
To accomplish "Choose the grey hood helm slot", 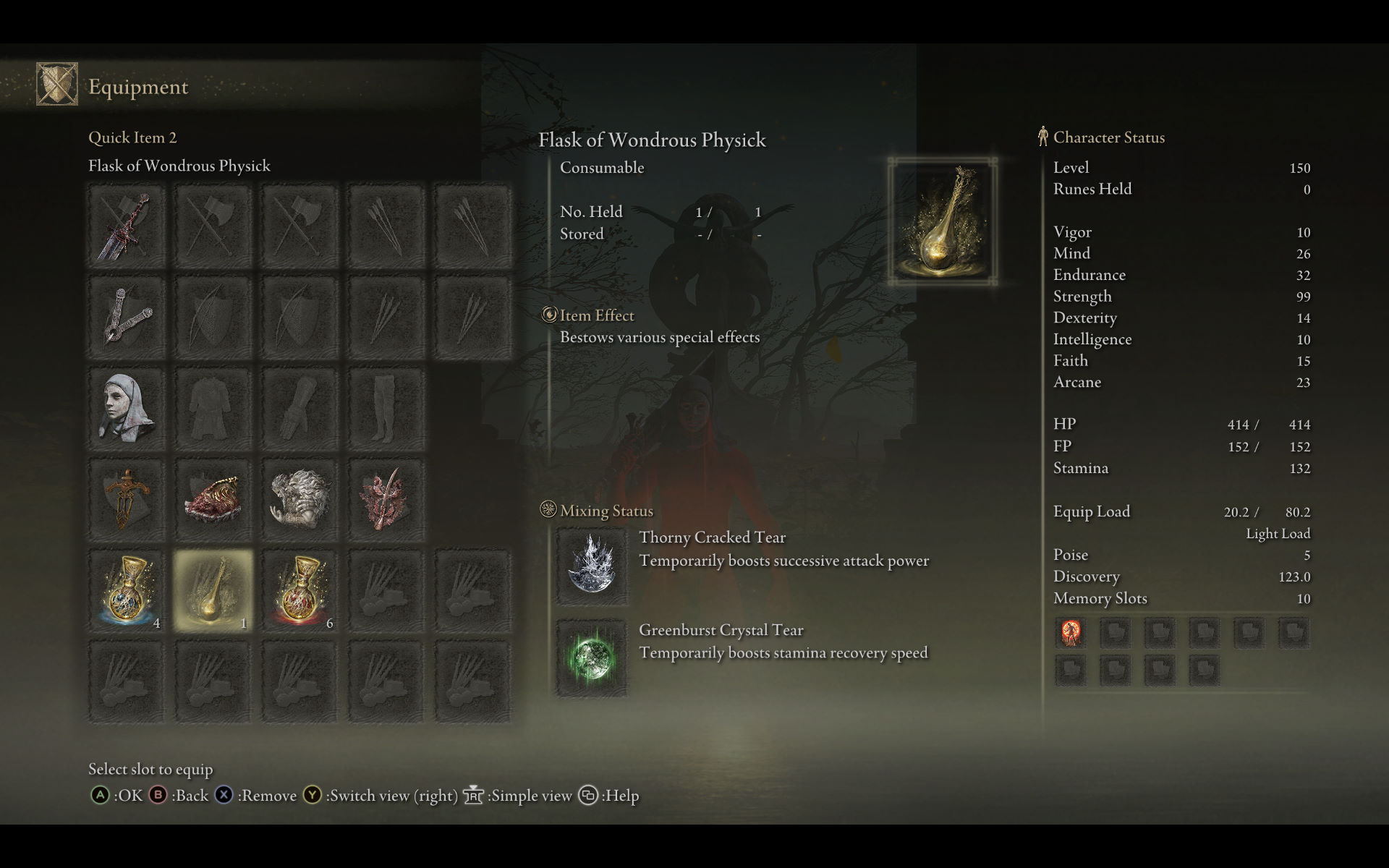I will 127,409.
